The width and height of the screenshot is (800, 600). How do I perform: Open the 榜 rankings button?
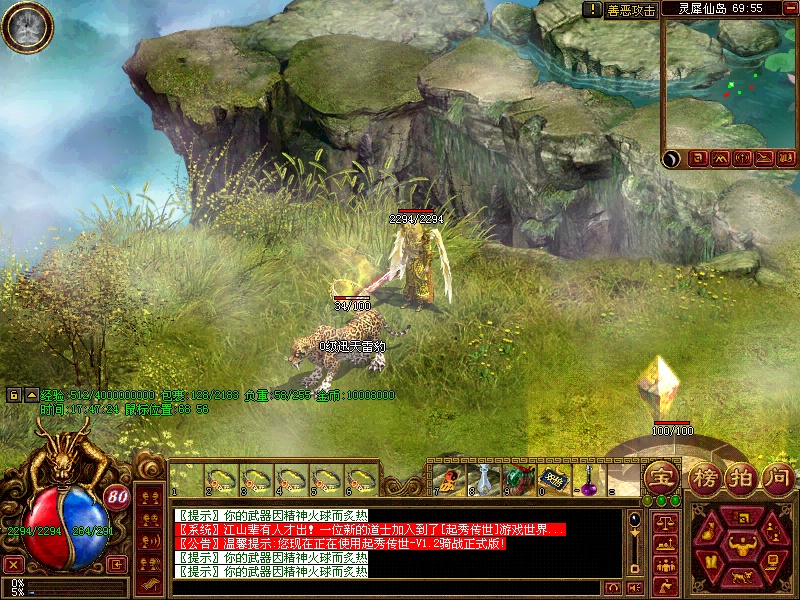(x=705, y=478)
